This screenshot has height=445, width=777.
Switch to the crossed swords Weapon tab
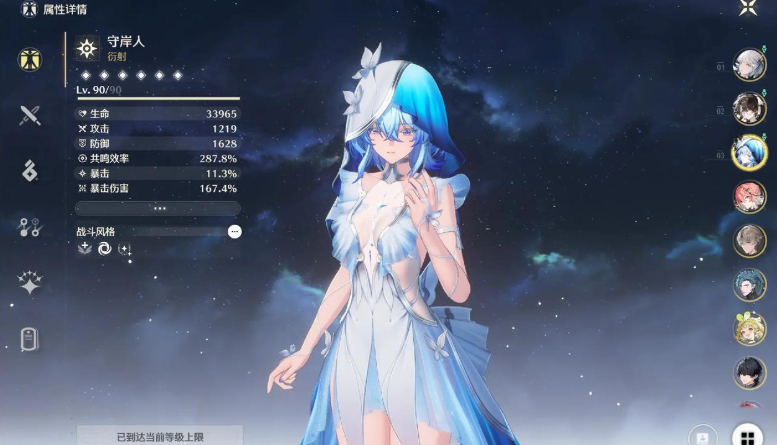coord(30,115)
